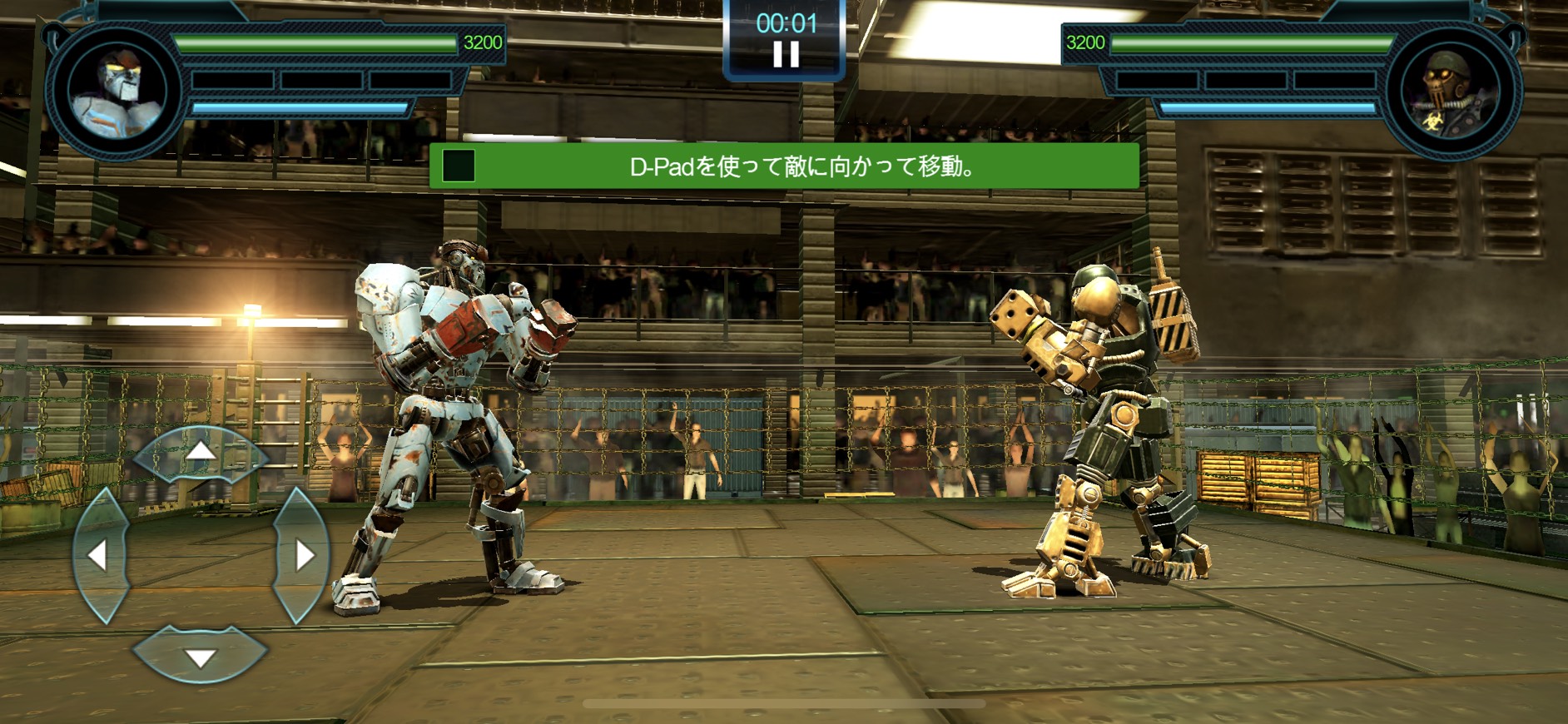The image size is (1568, 724).
Task: Tap the D-Pad up arrow
Action: (x=200, y=454)
